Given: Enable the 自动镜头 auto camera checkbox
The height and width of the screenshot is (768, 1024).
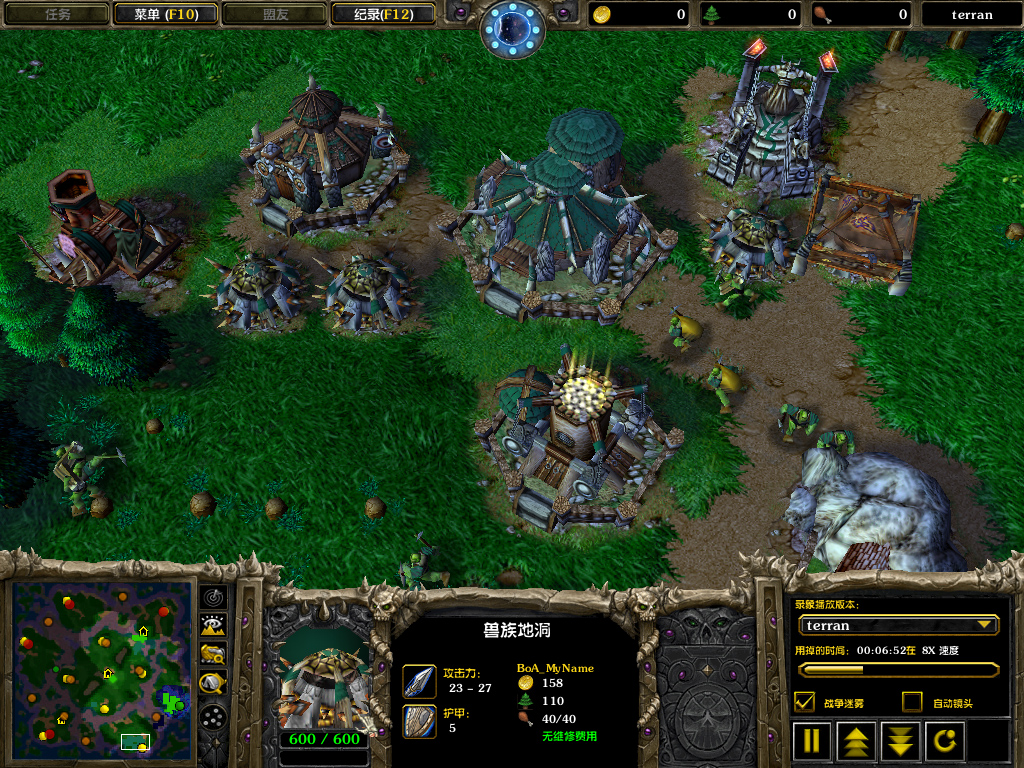Looking at the screenshot, I should pyautogui.click(x=912, y=702).
